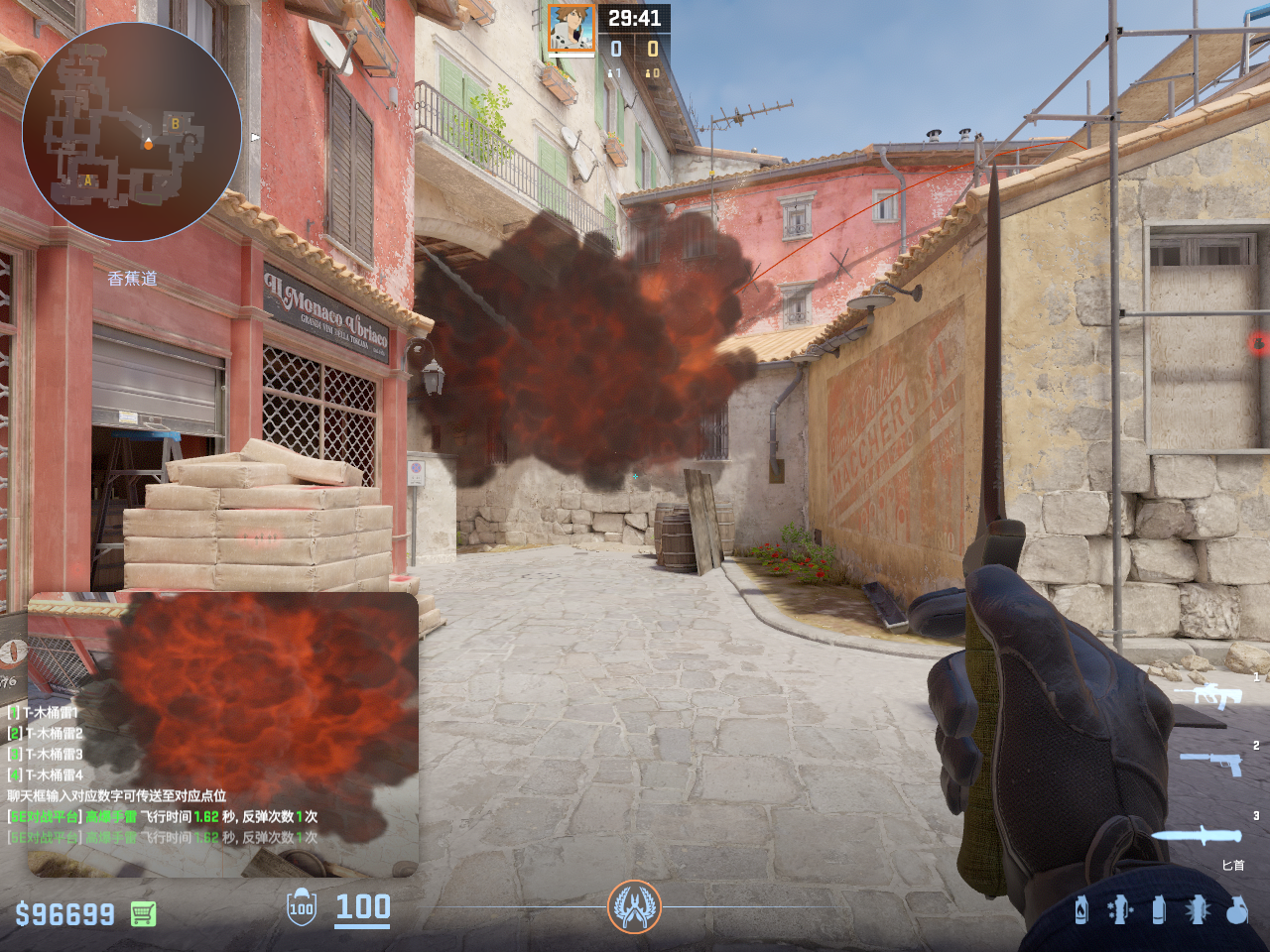The height and width of the screenshot is (952, 1270).
Task: Click the grenade explosion preview thumbnail
Action: (223, 734)
